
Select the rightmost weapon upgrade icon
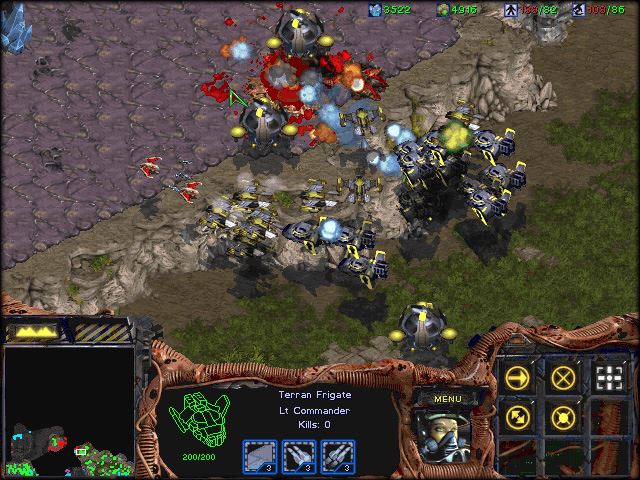pos(338,455)
